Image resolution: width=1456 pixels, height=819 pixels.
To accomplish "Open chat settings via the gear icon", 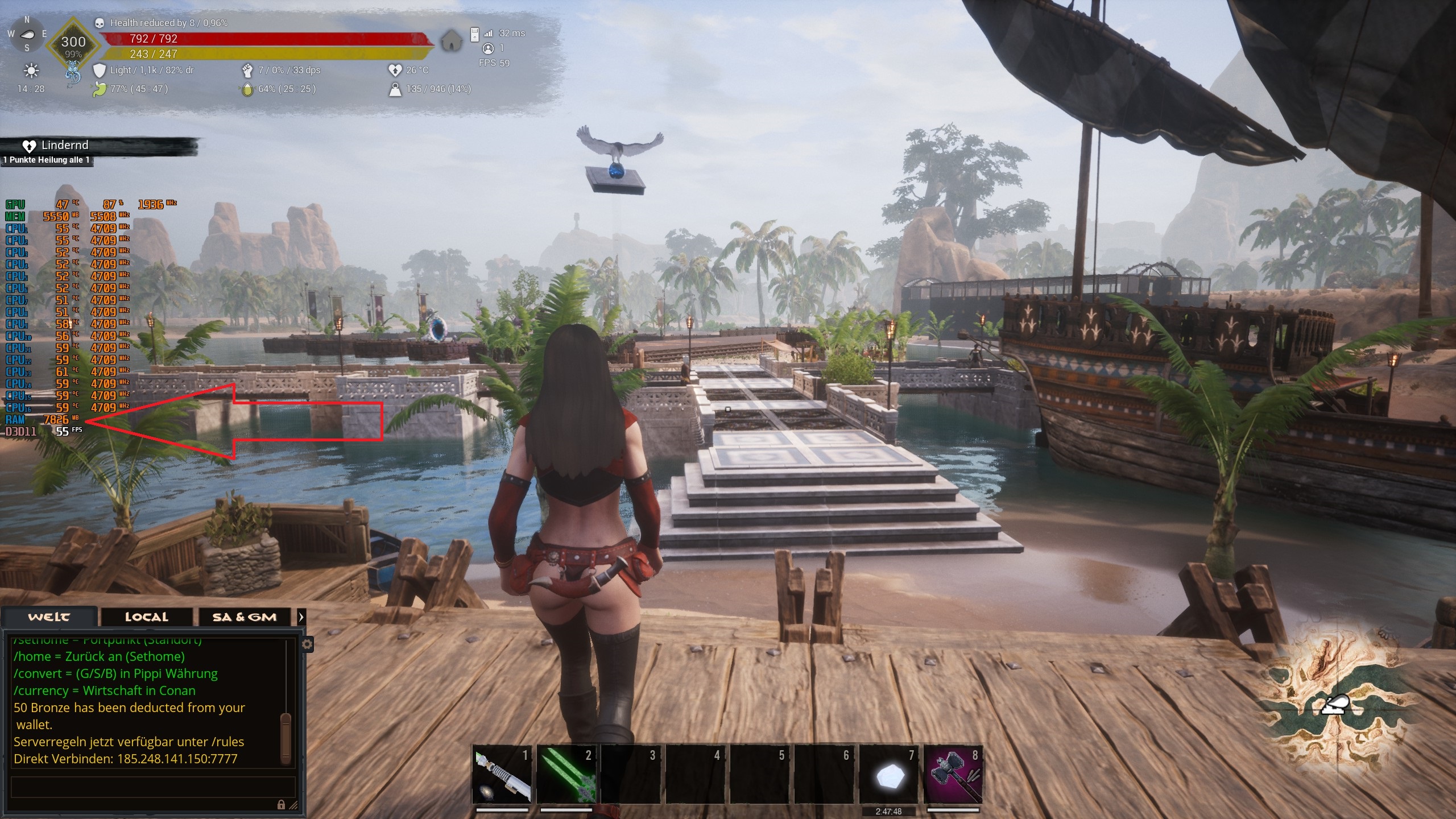I will tap(307, 644).
